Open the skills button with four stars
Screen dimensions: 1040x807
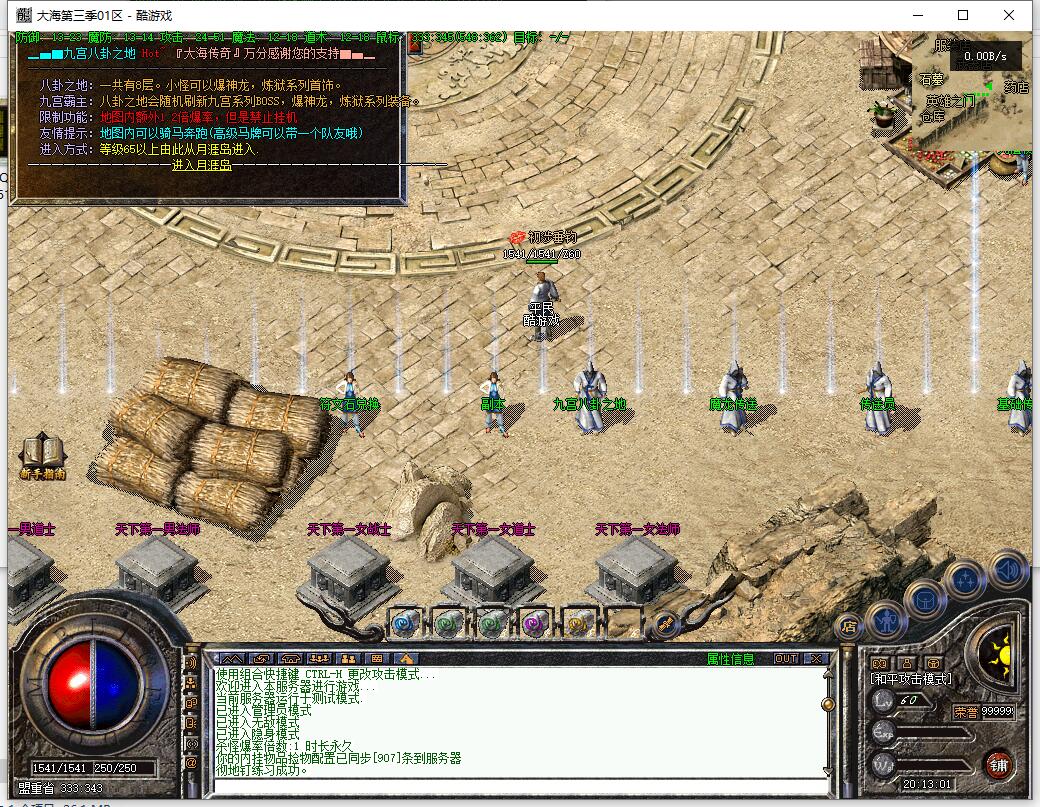[966, 581]
